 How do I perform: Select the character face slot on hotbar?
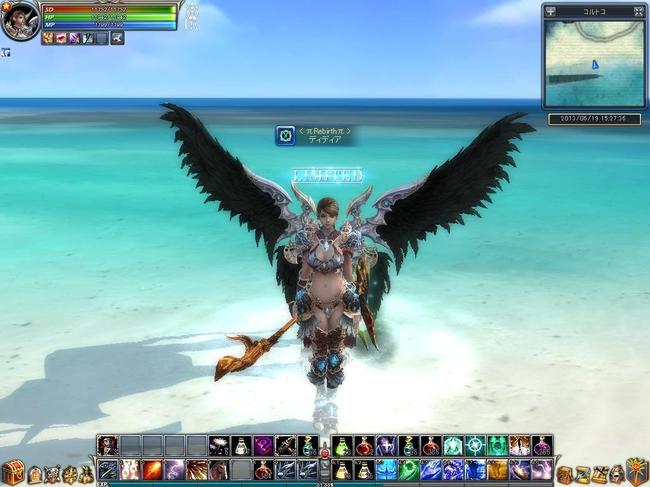[107, 446]
